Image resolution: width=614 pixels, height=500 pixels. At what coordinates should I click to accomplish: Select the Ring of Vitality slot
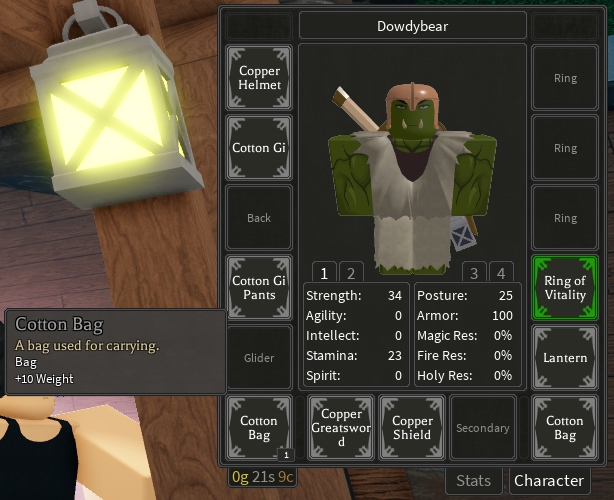tap(565, 288)
